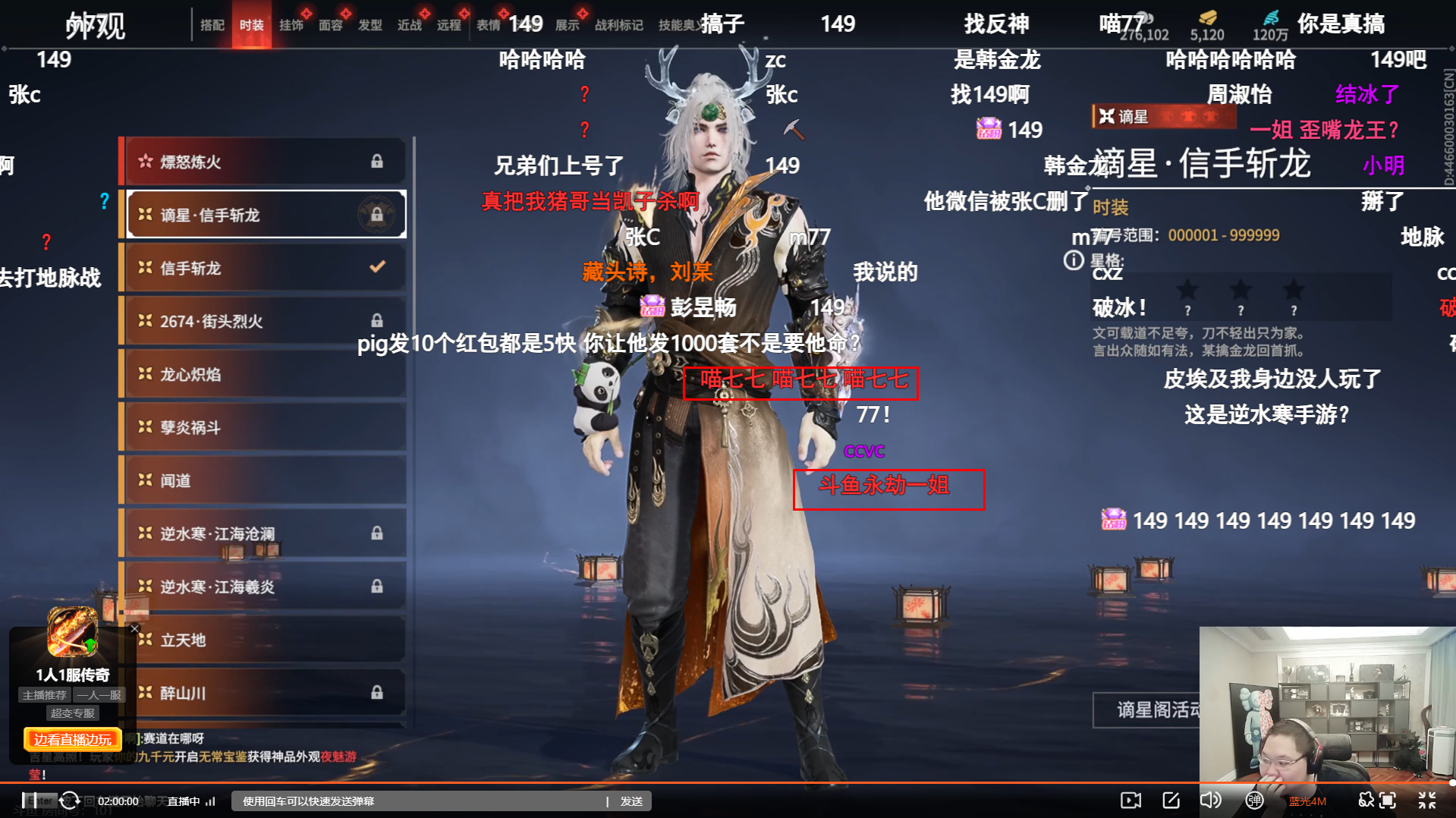Screen dimensions: 1456x818
Task: Click the video clip icon in player controls
Action: [x=1131, y=800]
